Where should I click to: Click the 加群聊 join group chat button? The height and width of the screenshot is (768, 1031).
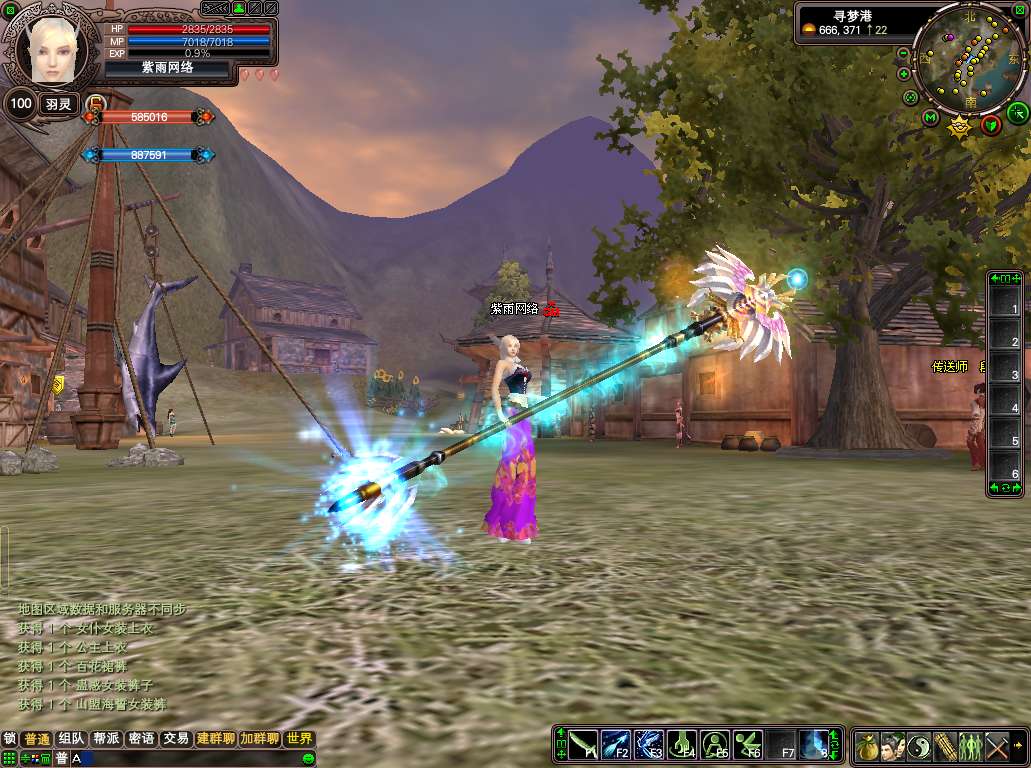pos(260,739)
